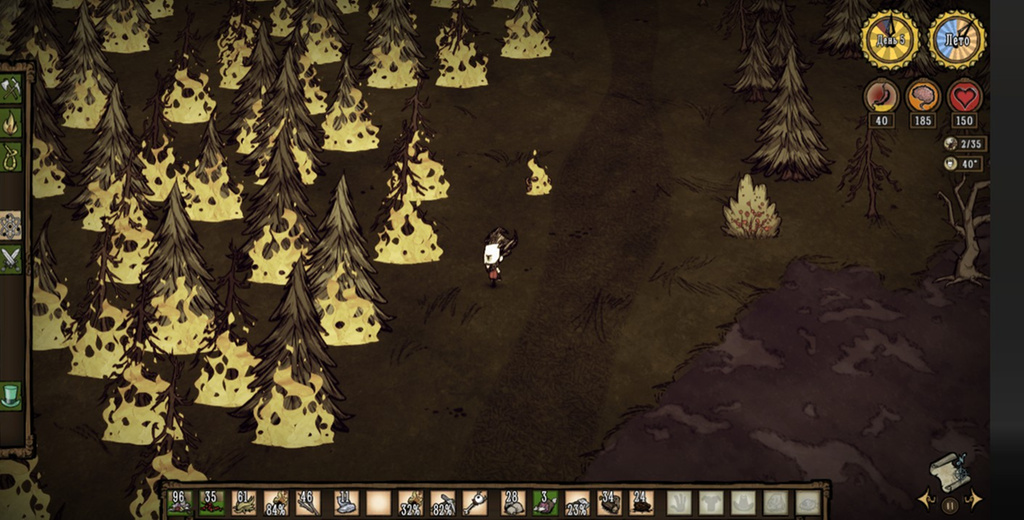Select the item at 84% durability
Screen dimensions: 1024x520
pyautogui.click(x=278, y=502)
